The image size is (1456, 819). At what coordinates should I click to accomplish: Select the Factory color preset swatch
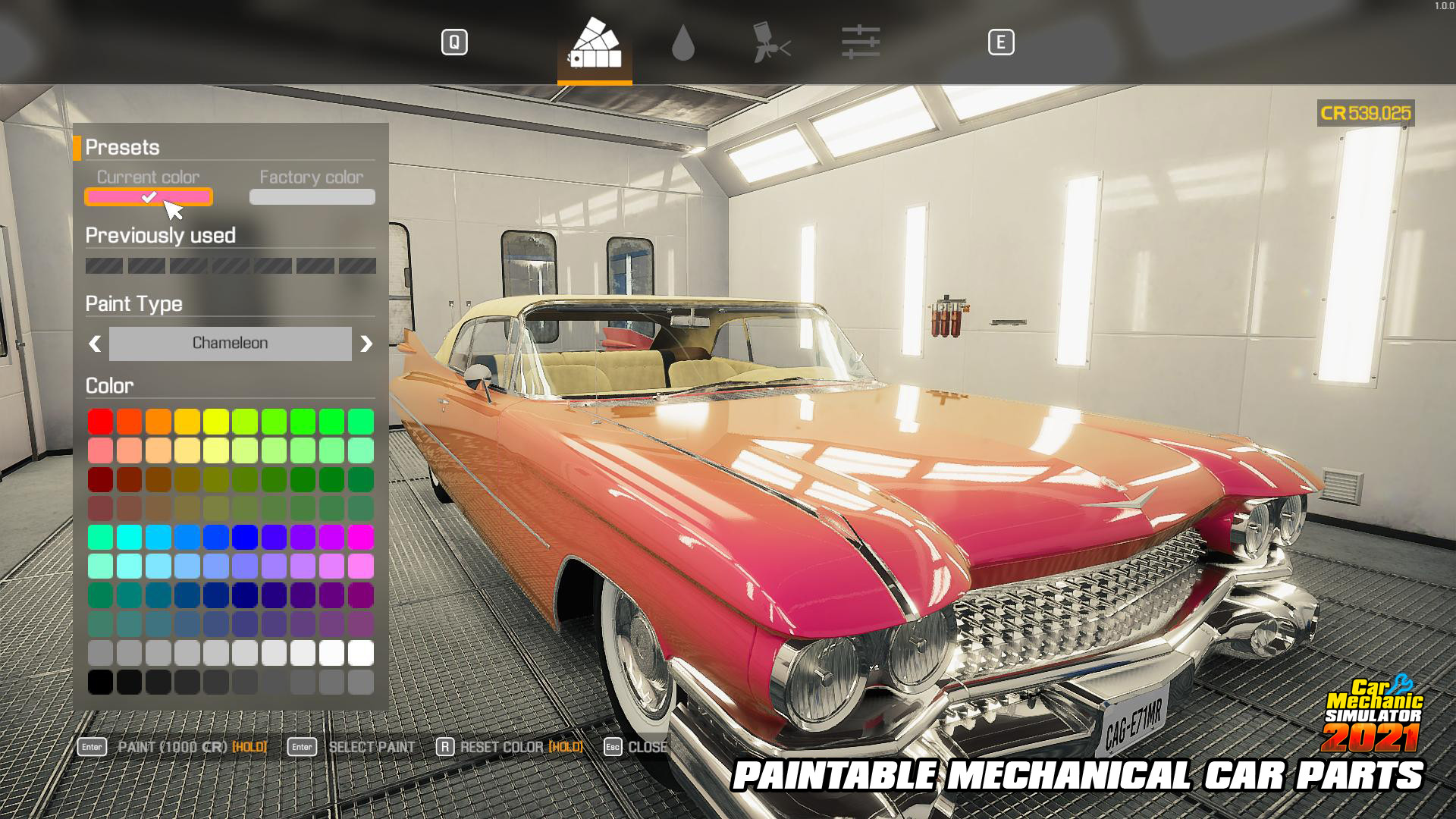312,196
